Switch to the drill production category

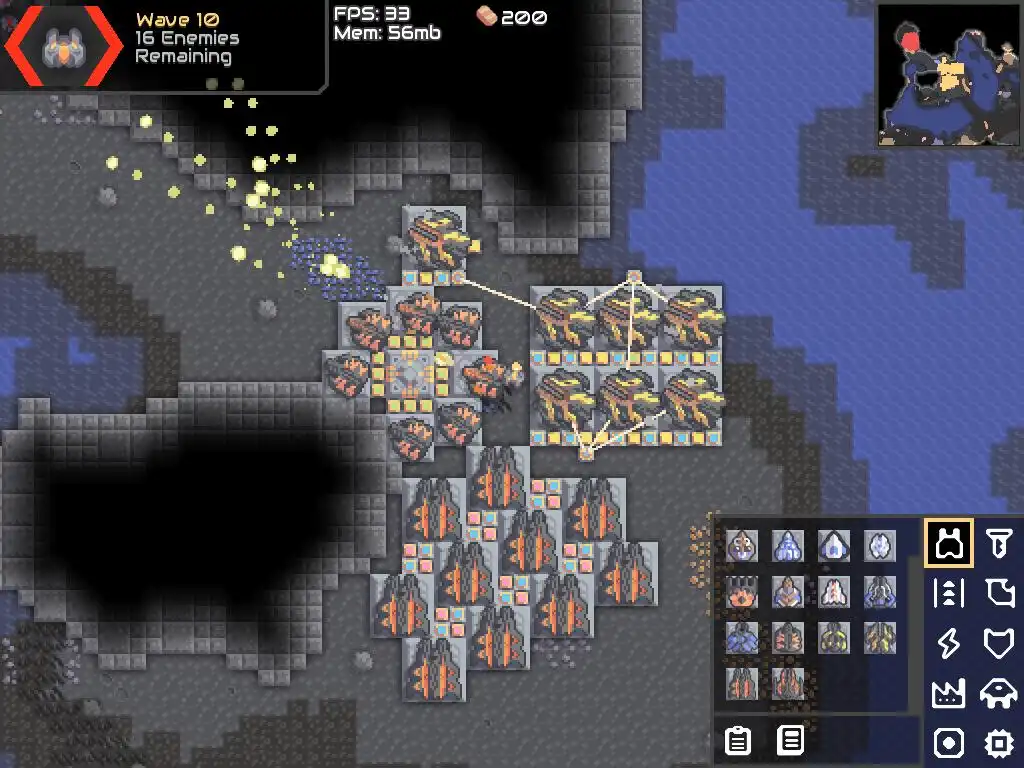click(997, 543)
